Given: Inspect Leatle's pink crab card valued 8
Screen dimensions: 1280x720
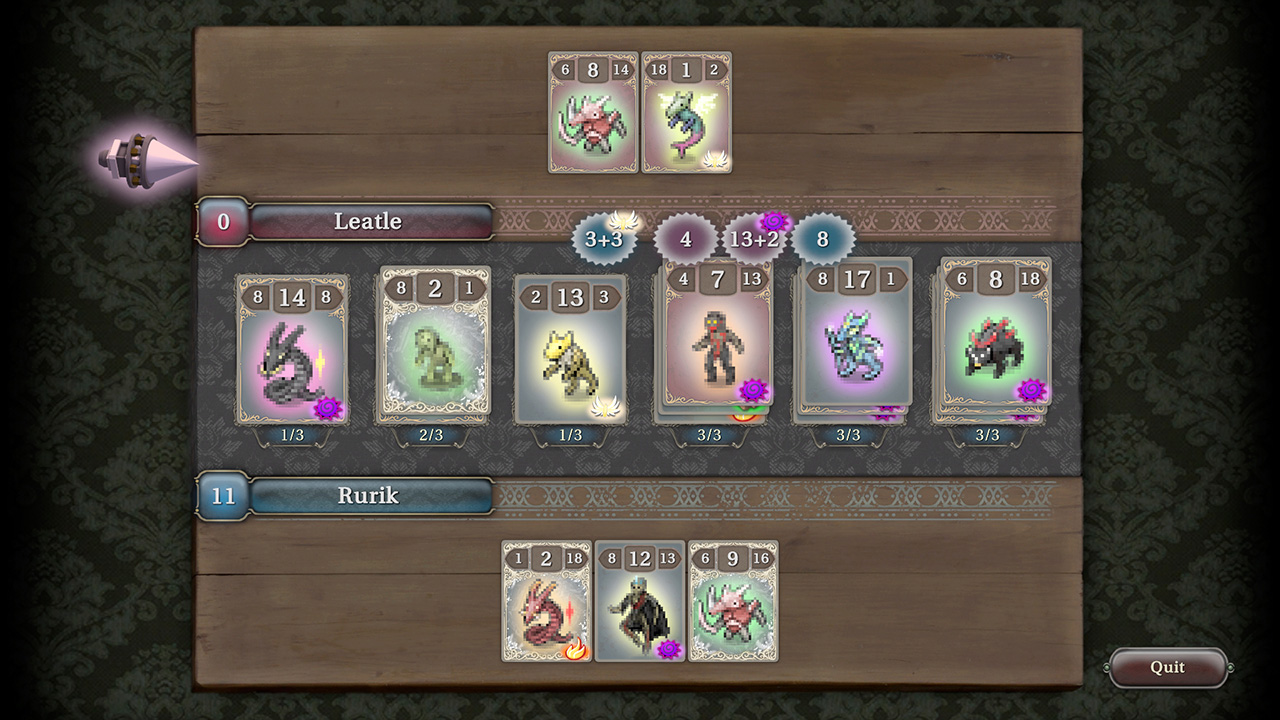Looking at the screenshot, I should (593, 113).
